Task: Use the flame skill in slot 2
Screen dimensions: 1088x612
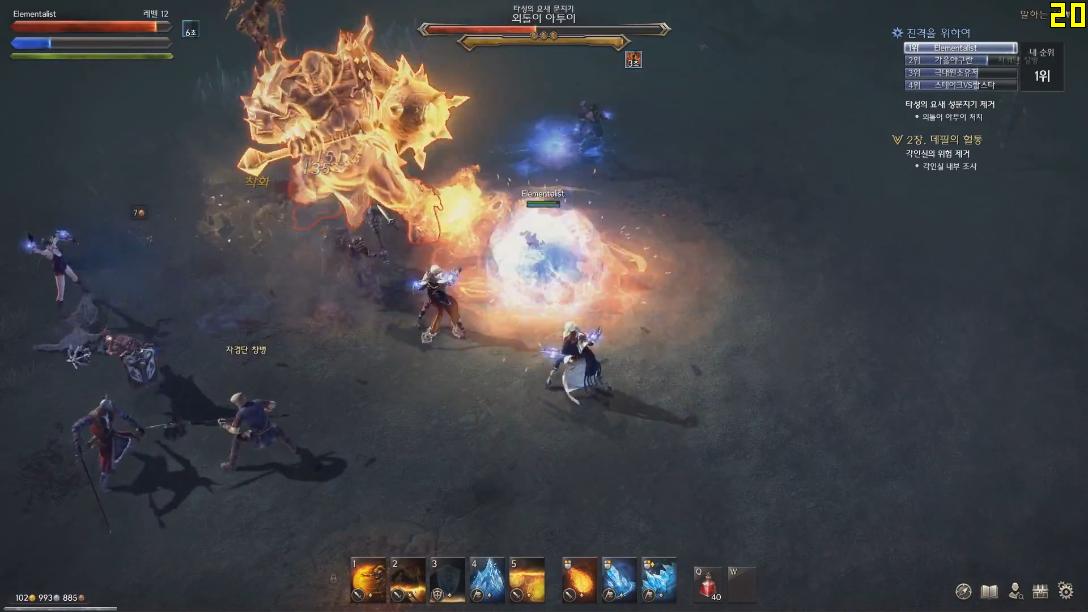Action: click(407, 580)
